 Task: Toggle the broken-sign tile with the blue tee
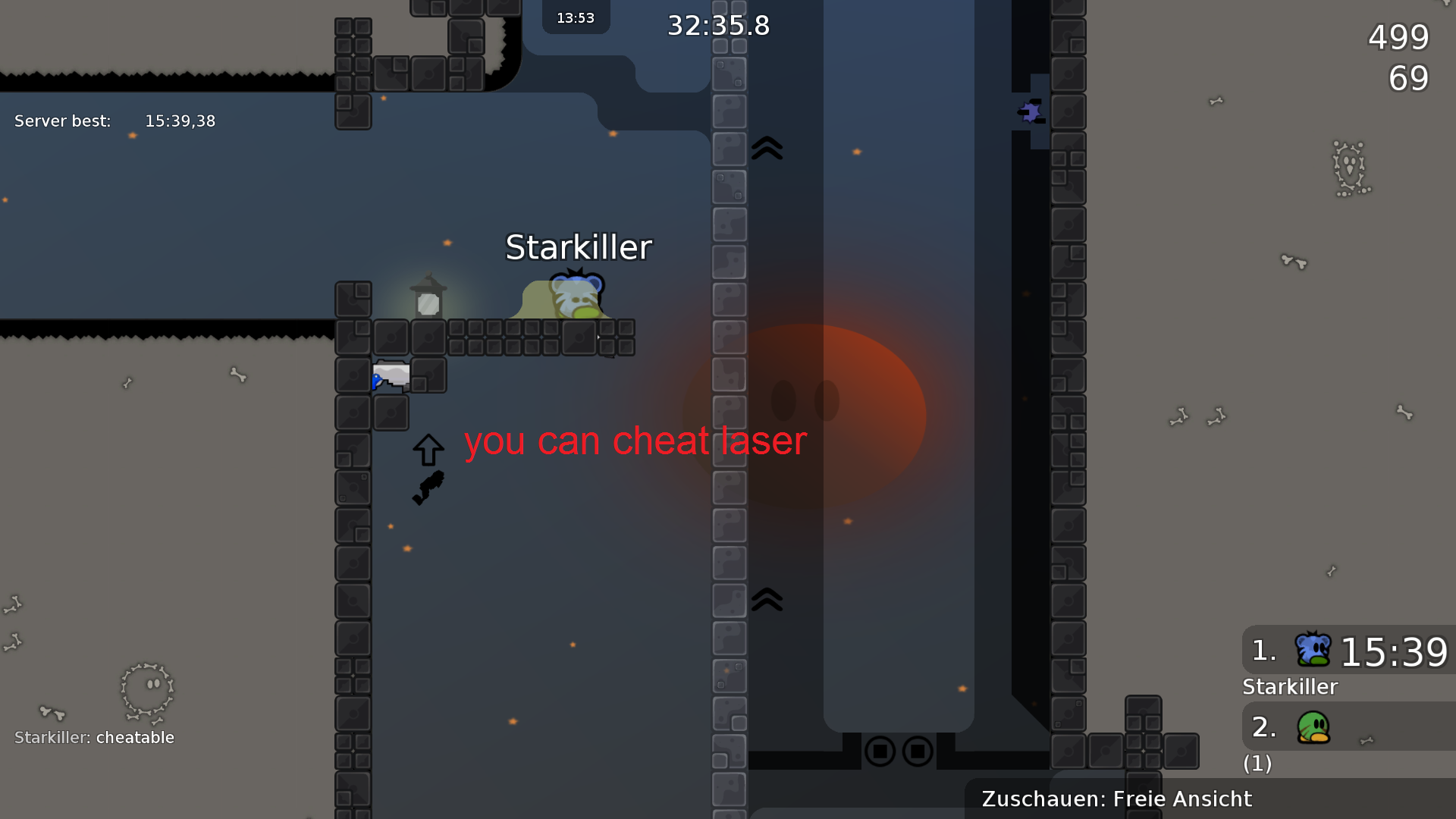pos(391,375)
